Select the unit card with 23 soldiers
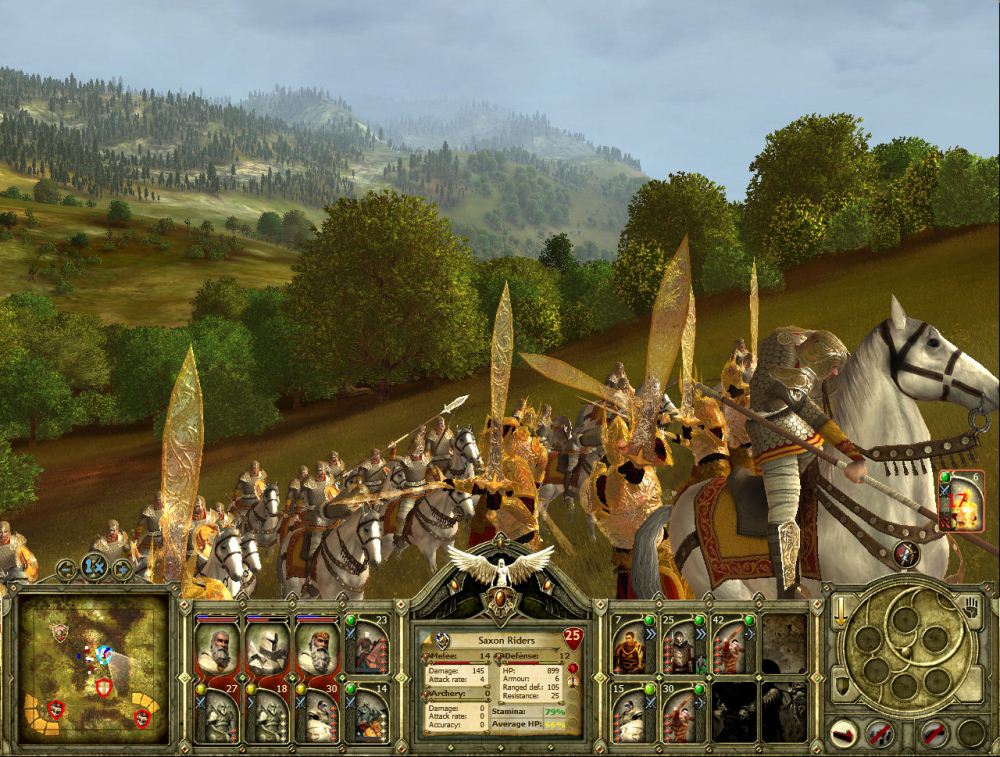1000x757 pixels. (367, 646)
